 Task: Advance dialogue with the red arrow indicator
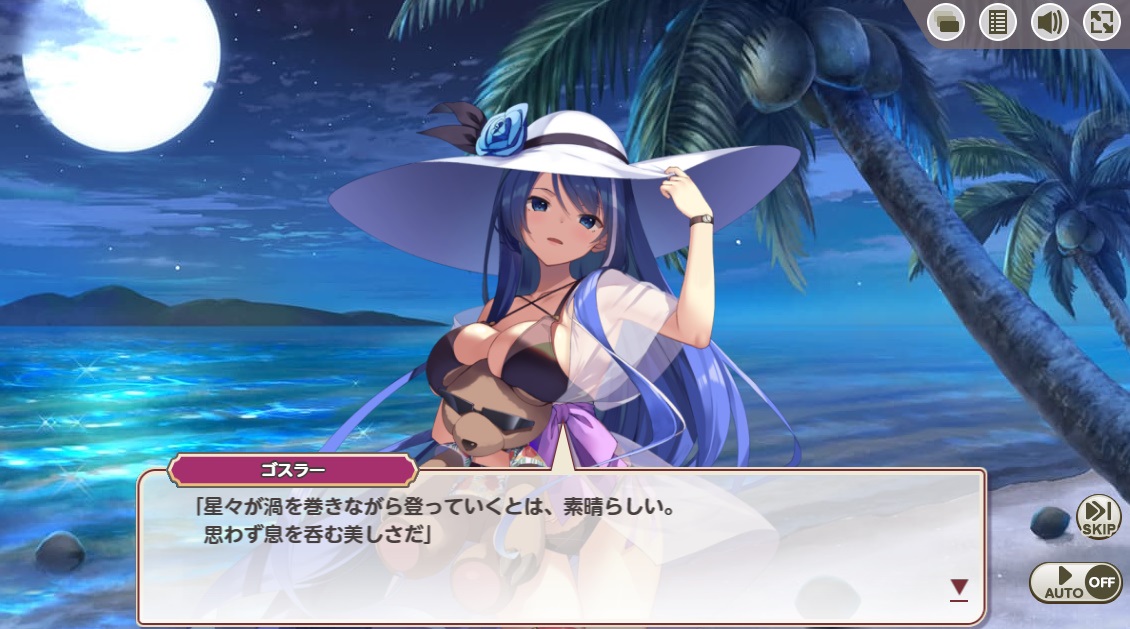[959, 588]
